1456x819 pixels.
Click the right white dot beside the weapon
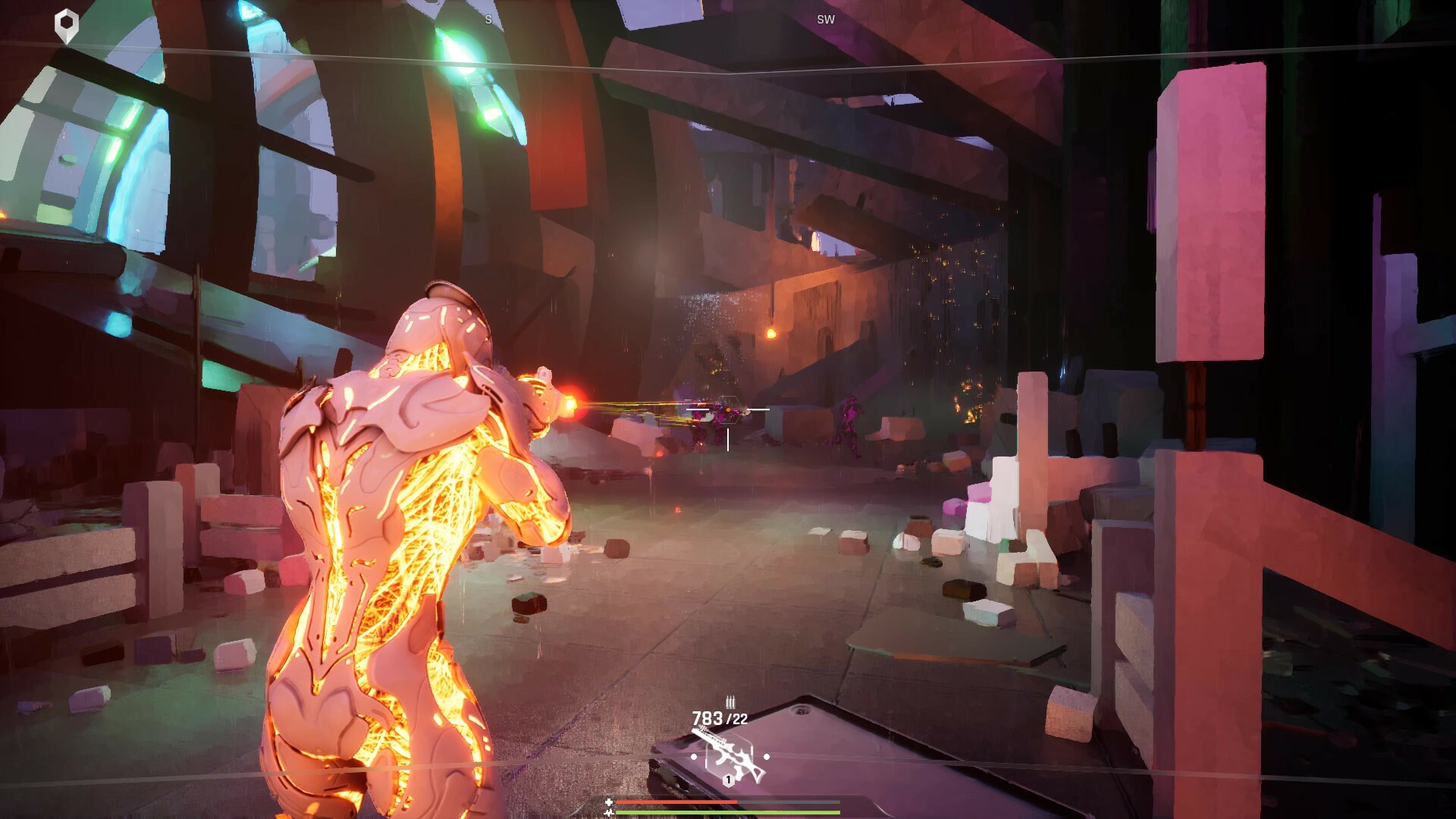767,757
